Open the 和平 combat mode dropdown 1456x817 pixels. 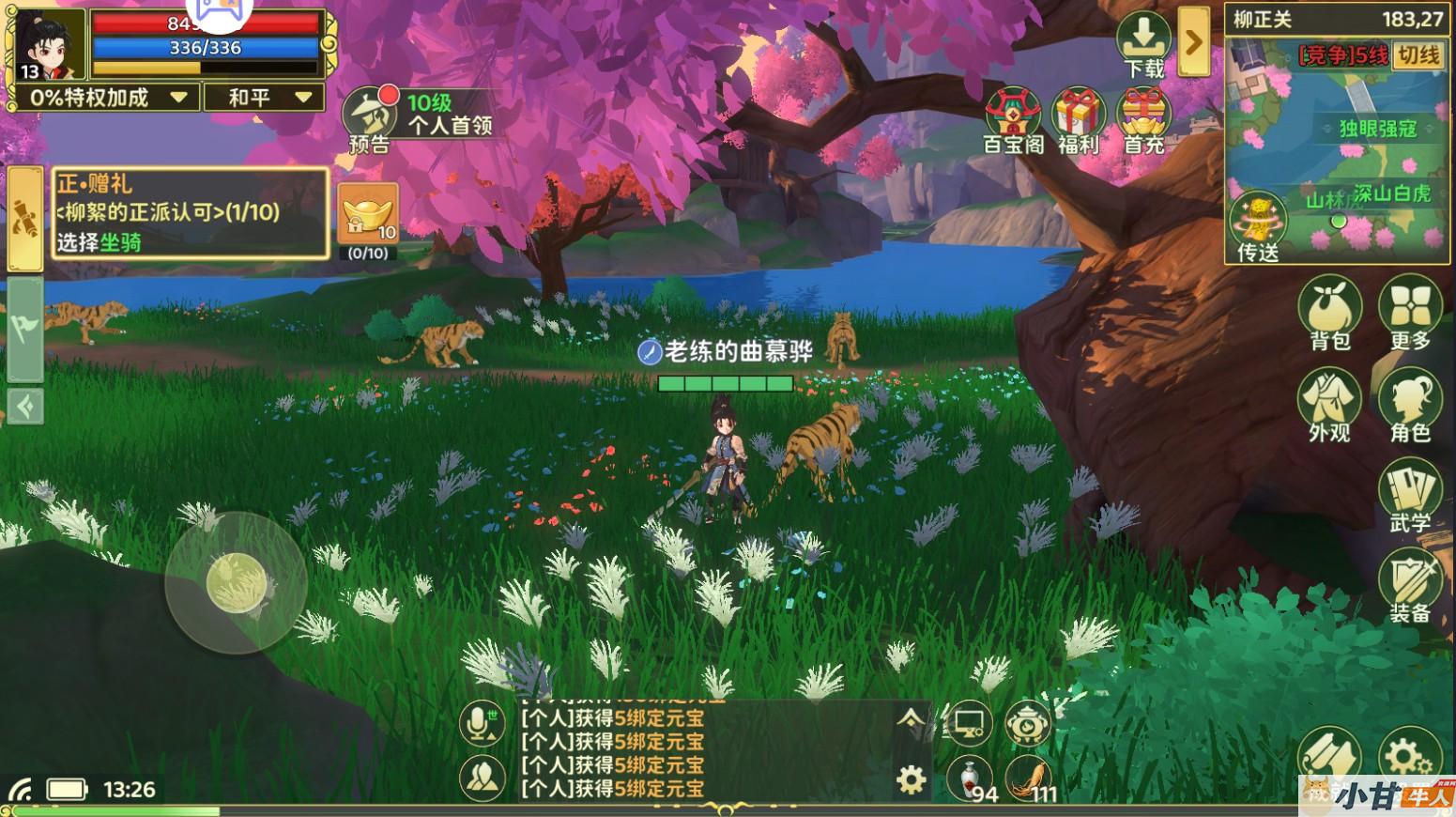[x=264, y=98]
